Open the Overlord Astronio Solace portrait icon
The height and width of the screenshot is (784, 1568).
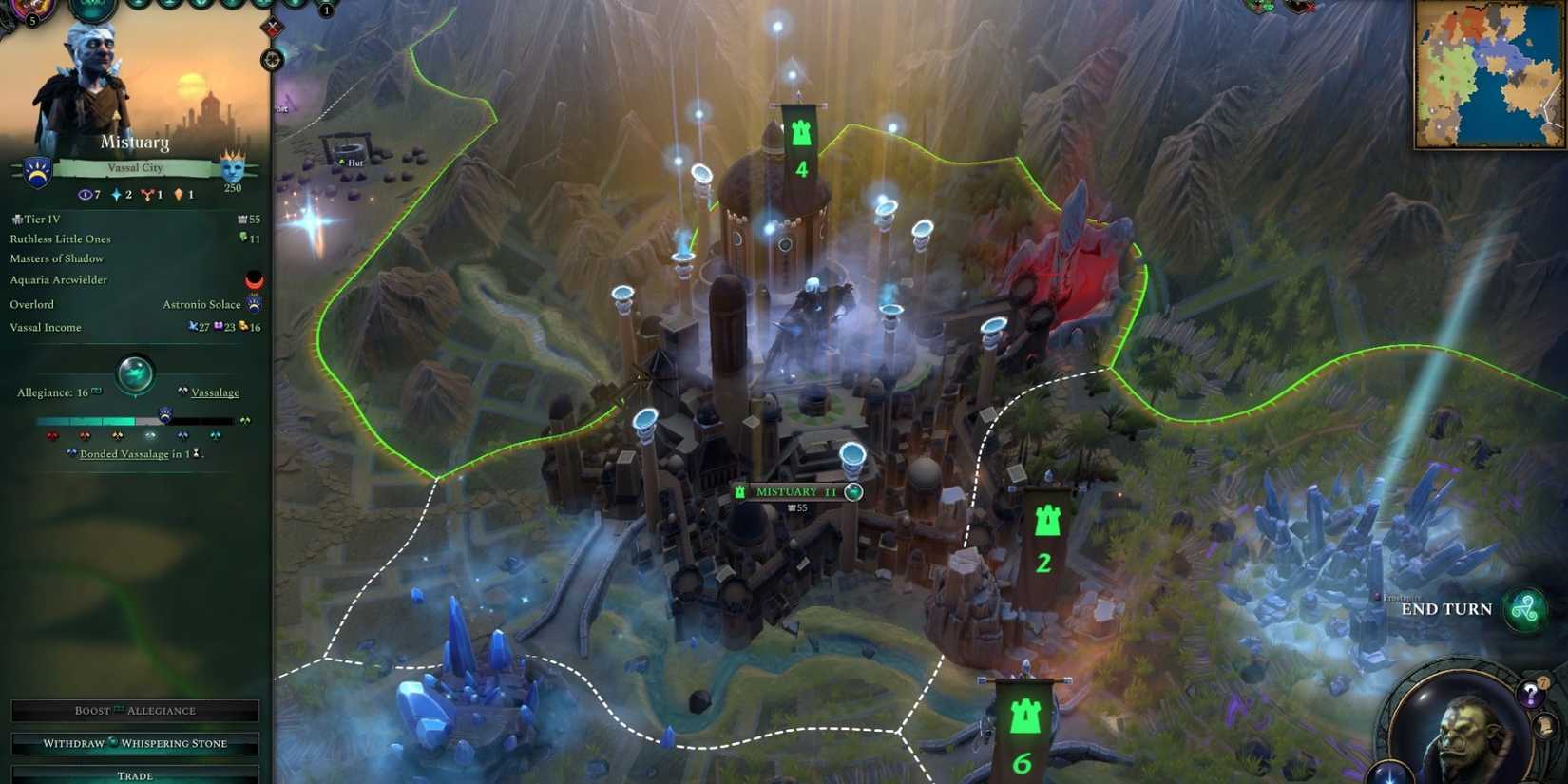[253, 303]
